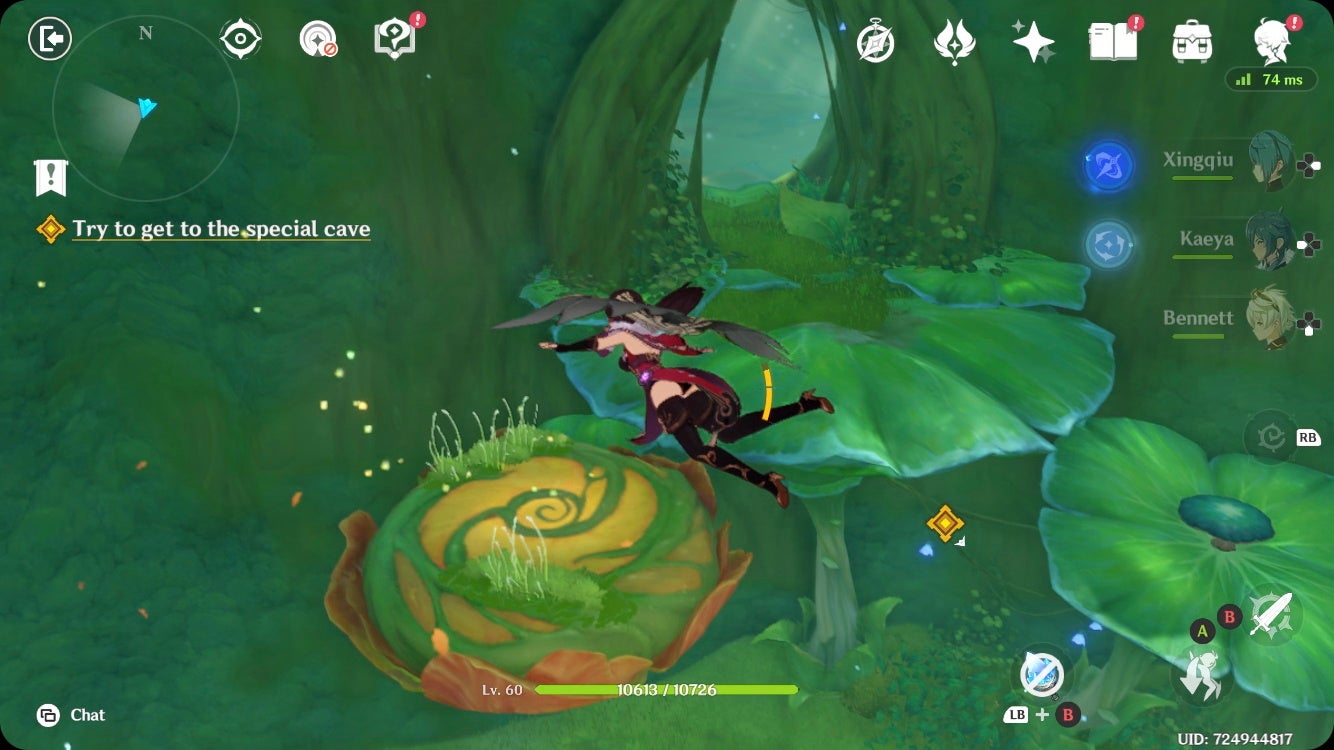Screen dimensions: 1334x750
Task: Click the boss health bar at 10613/10726
Action: coord(667,689)
